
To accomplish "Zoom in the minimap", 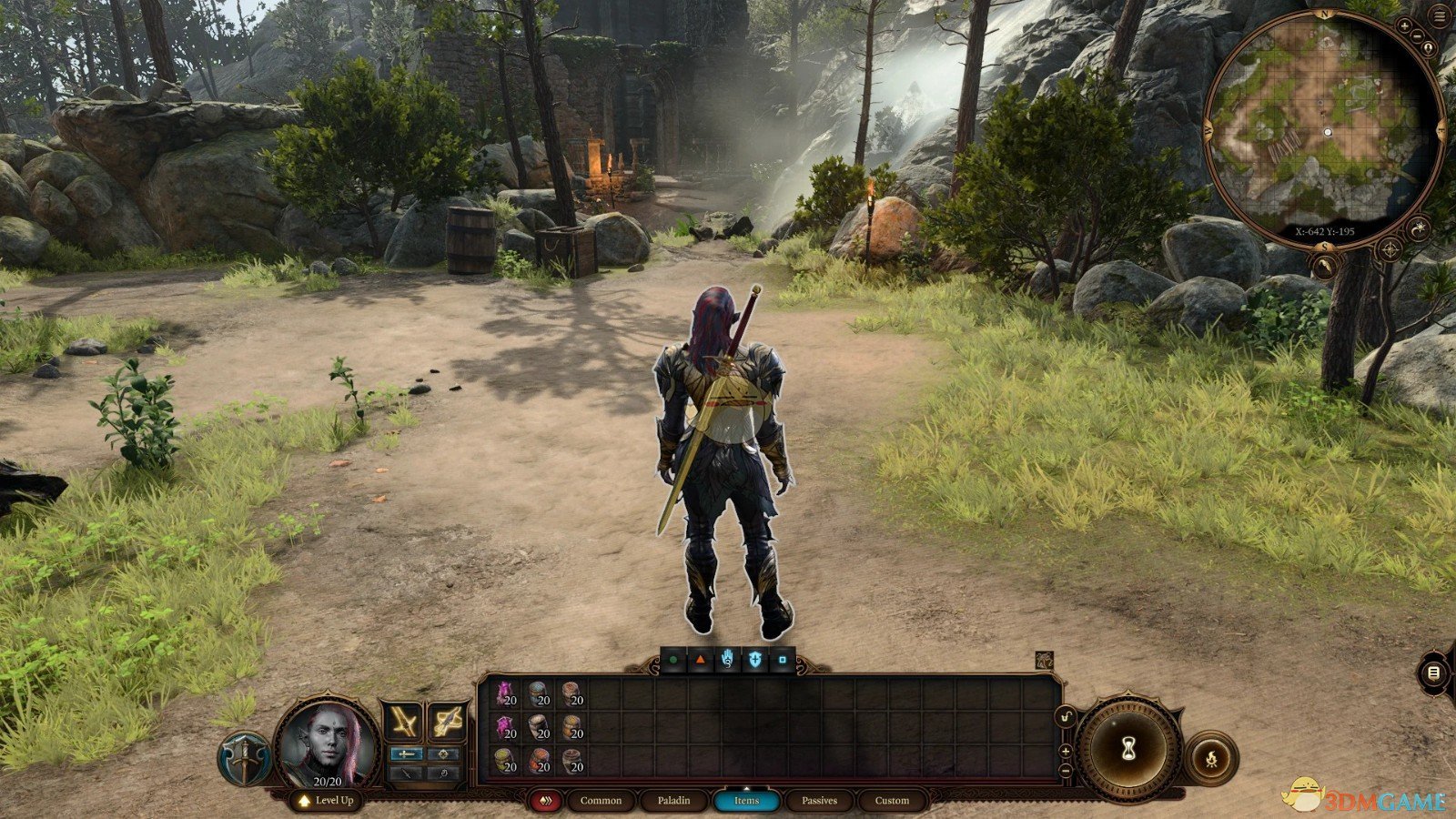I will (x=1405, y=26).
